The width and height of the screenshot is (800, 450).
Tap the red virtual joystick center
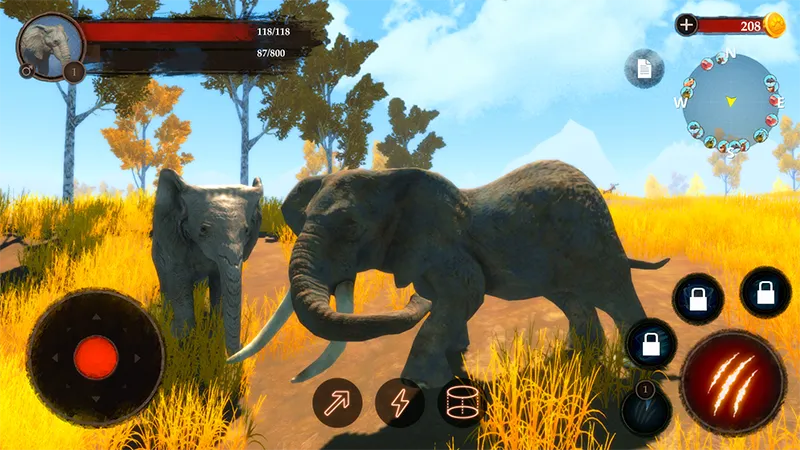point(96,357)
